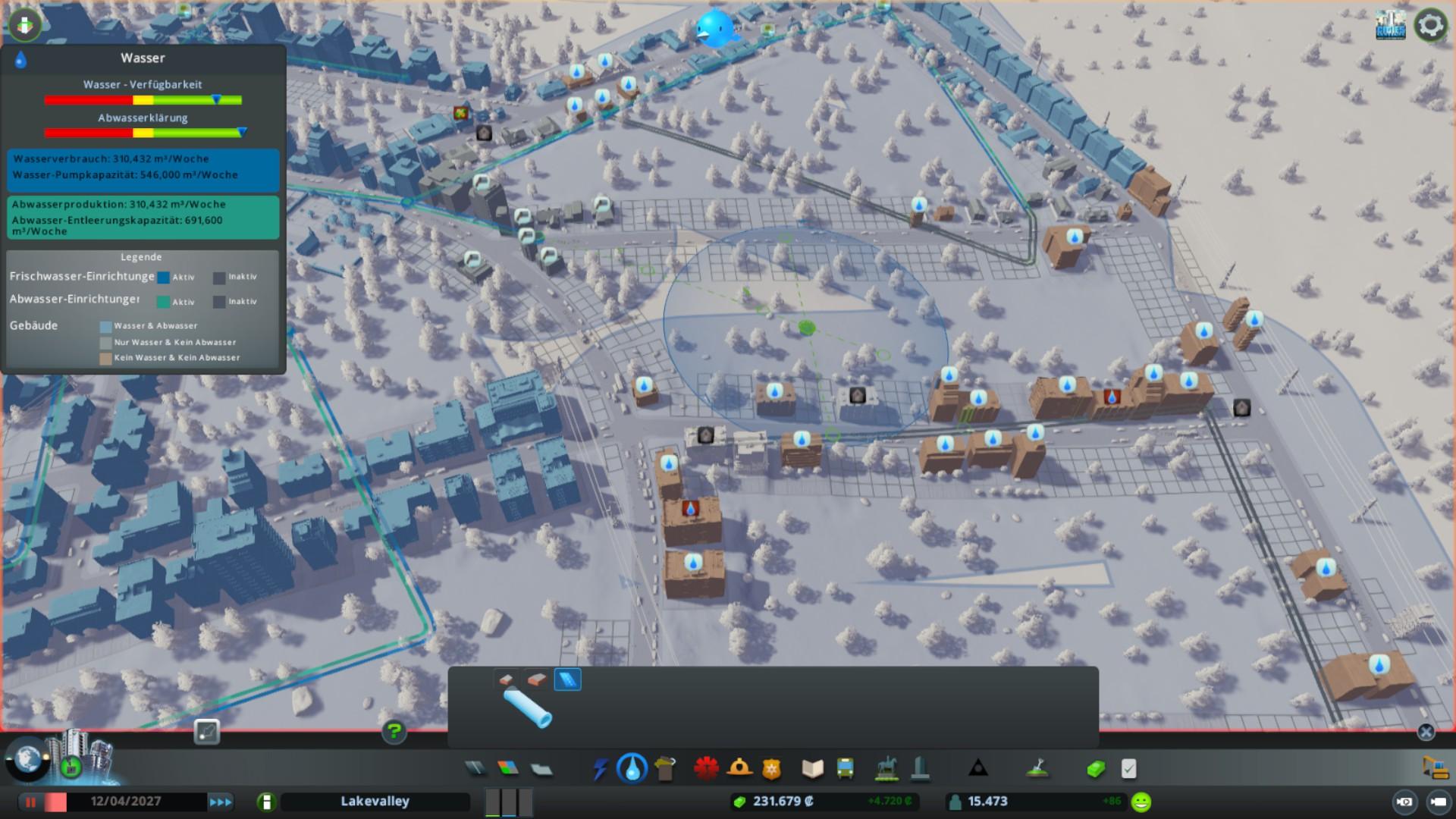The width and height of the screenshot is (1456, 819).
Task: Click the Lakevalley city name field
Action: point(374,801)
